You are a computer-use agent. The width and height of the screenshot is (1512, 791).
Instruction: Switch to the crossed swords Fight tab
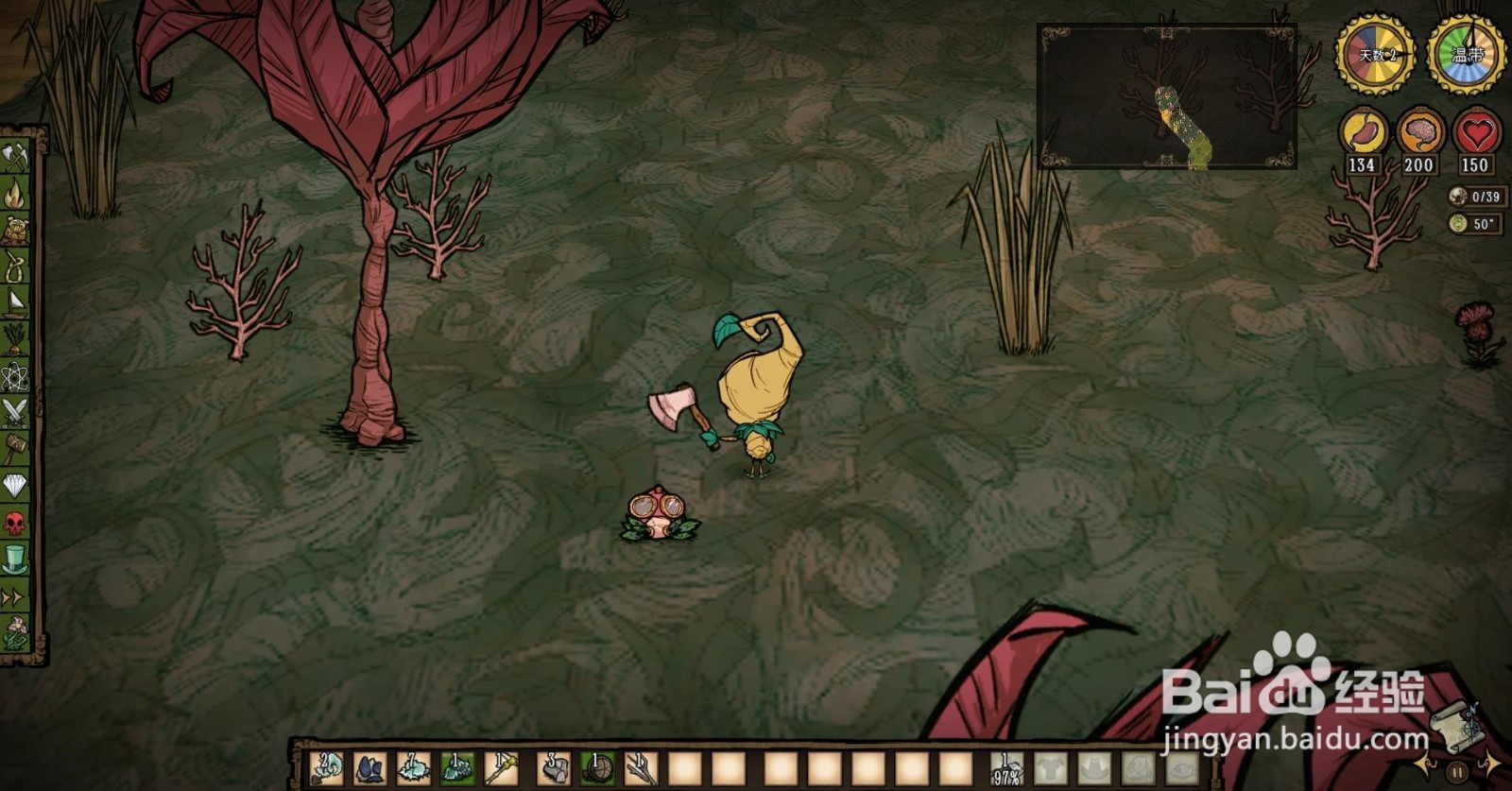[x=15, y=412]
